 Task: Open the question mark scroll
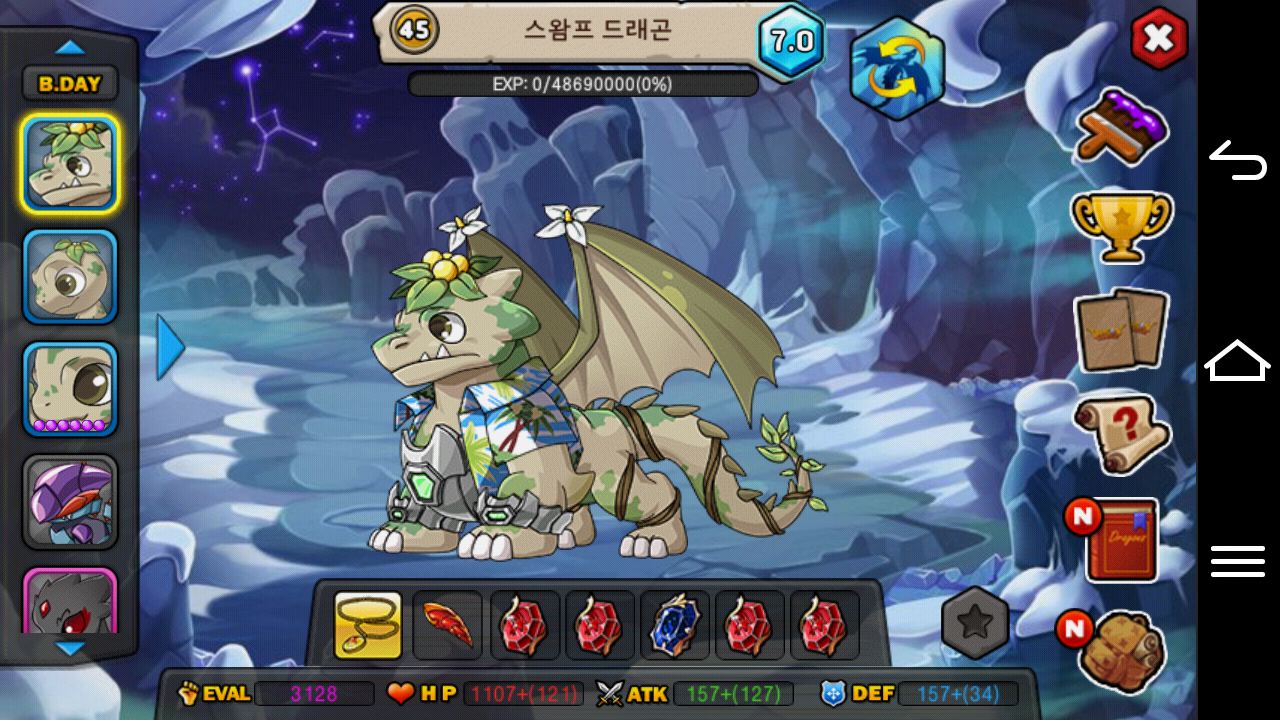[x=1121, y=433]
